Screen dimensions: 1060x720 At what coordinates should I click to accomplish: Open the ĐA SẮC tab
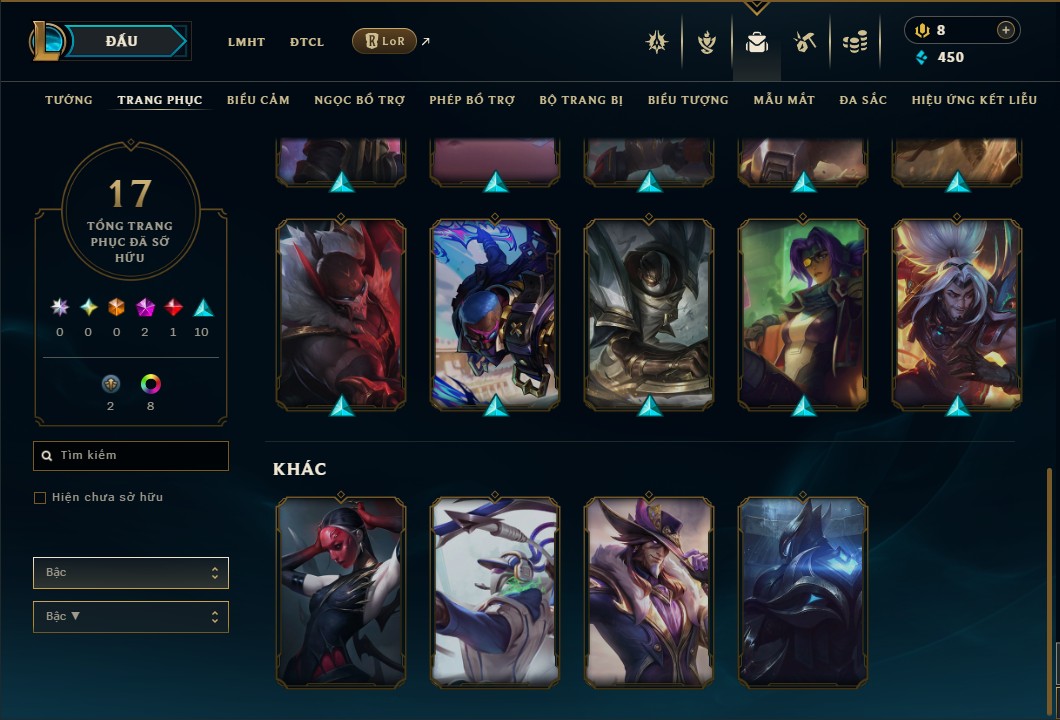[863, 100]
